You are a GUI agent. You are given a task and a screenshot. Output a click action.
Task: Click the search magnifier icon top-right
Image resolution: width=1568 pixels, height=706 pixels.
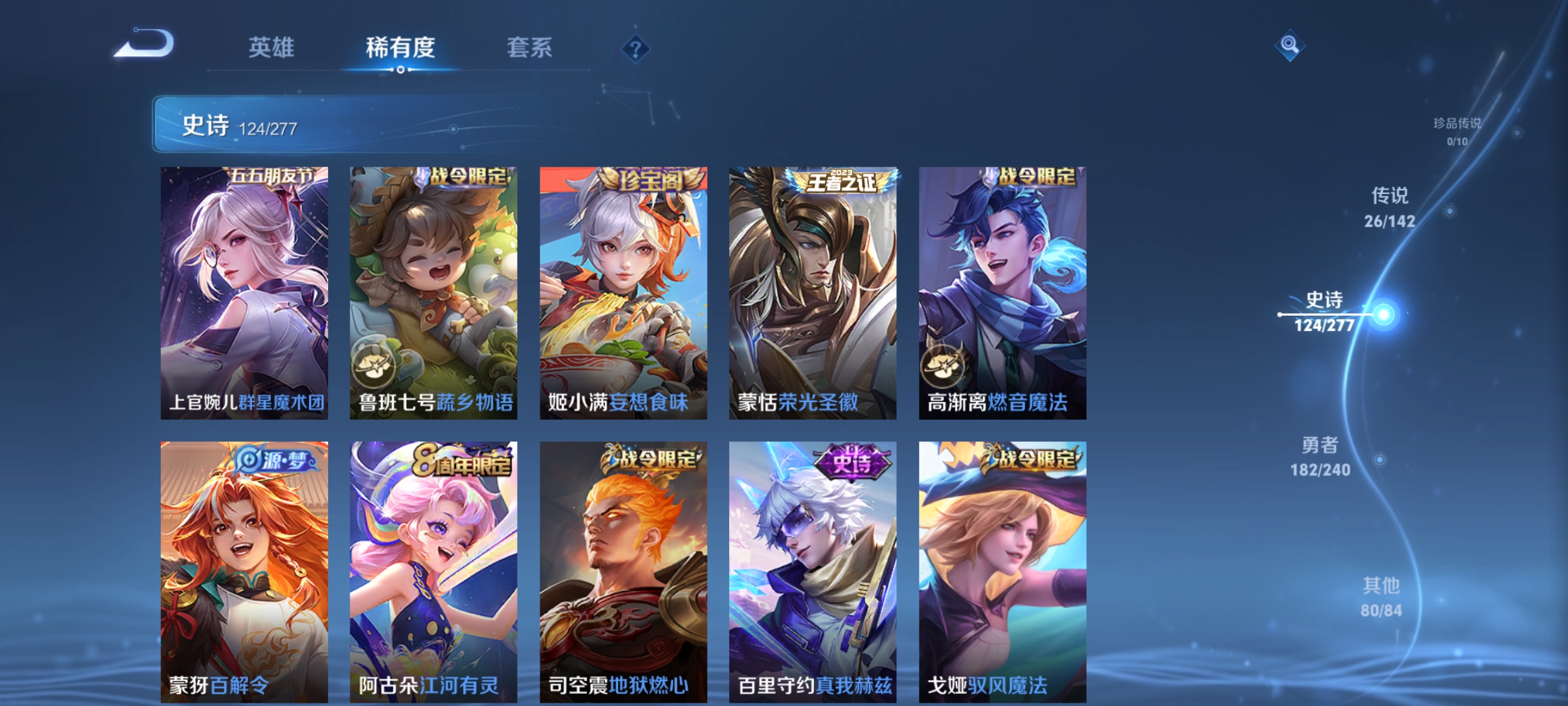pos(1290,44)
